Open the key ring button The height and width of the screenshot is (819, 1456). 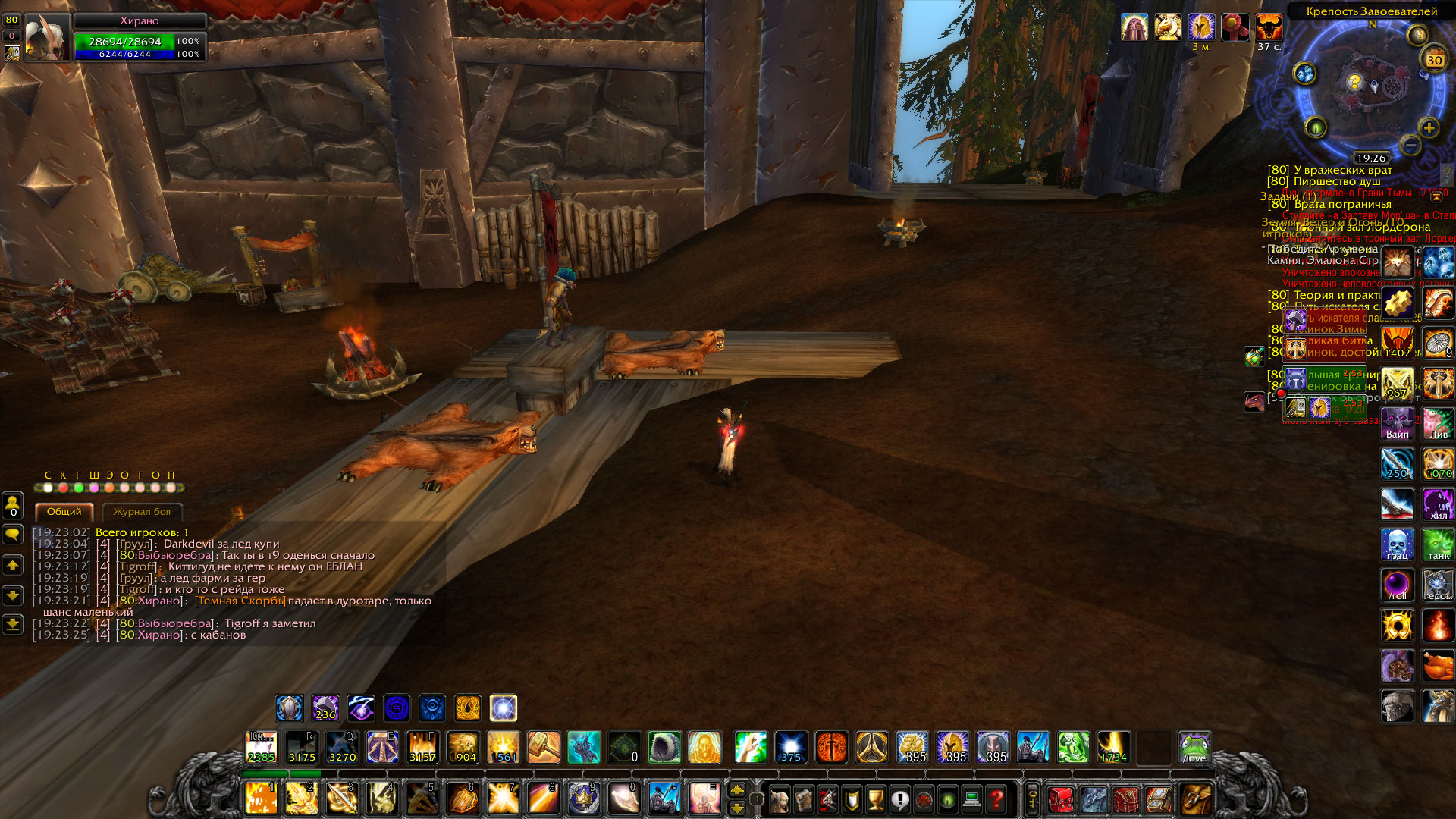[1032, 799]
